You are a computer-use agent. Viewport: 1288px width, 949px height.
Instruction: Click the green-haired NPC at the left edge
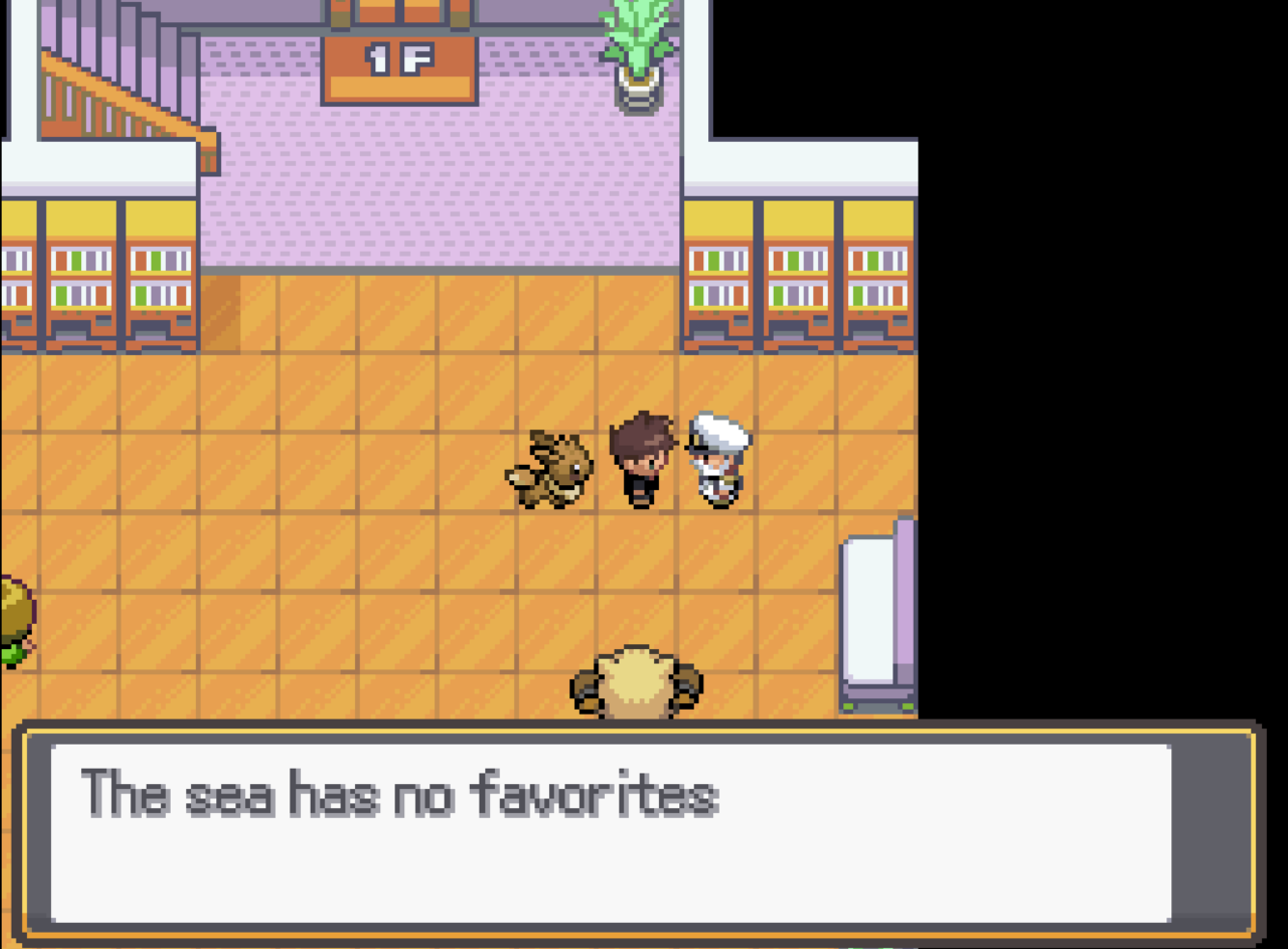click(x=12, y=617)
